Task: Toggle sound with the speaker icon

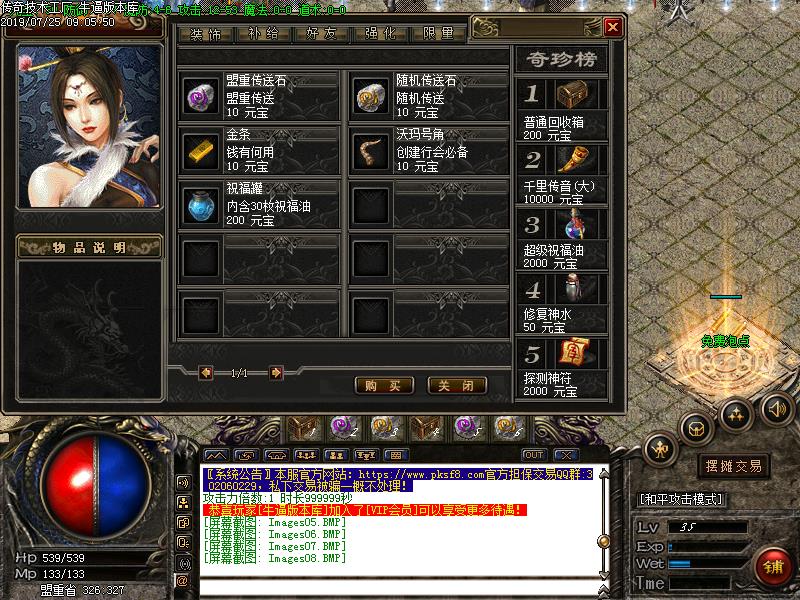Action: [x=776, y=408]
